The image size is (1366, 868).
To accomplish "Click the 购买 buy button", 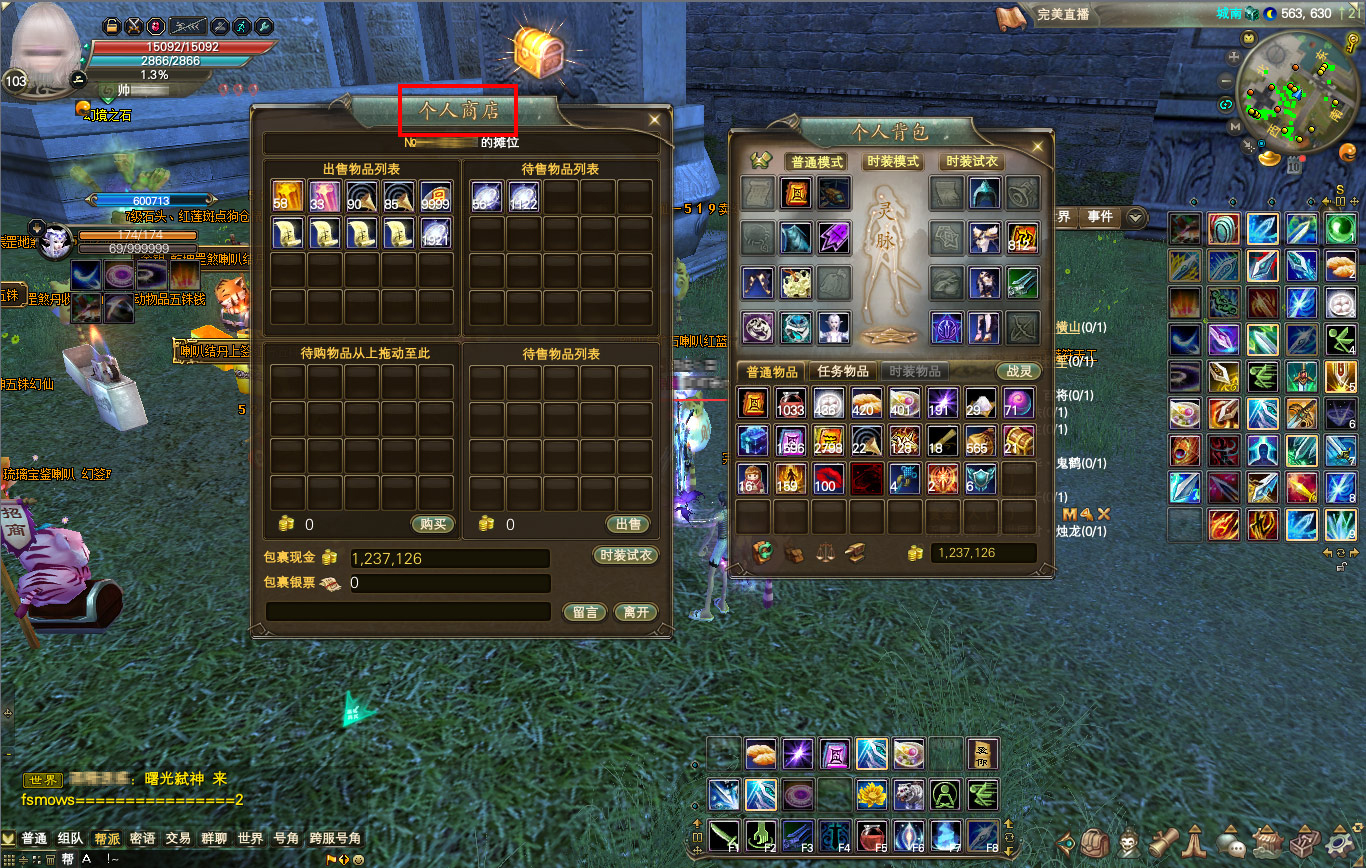I will pyautogui.click(x=432, y=524).
